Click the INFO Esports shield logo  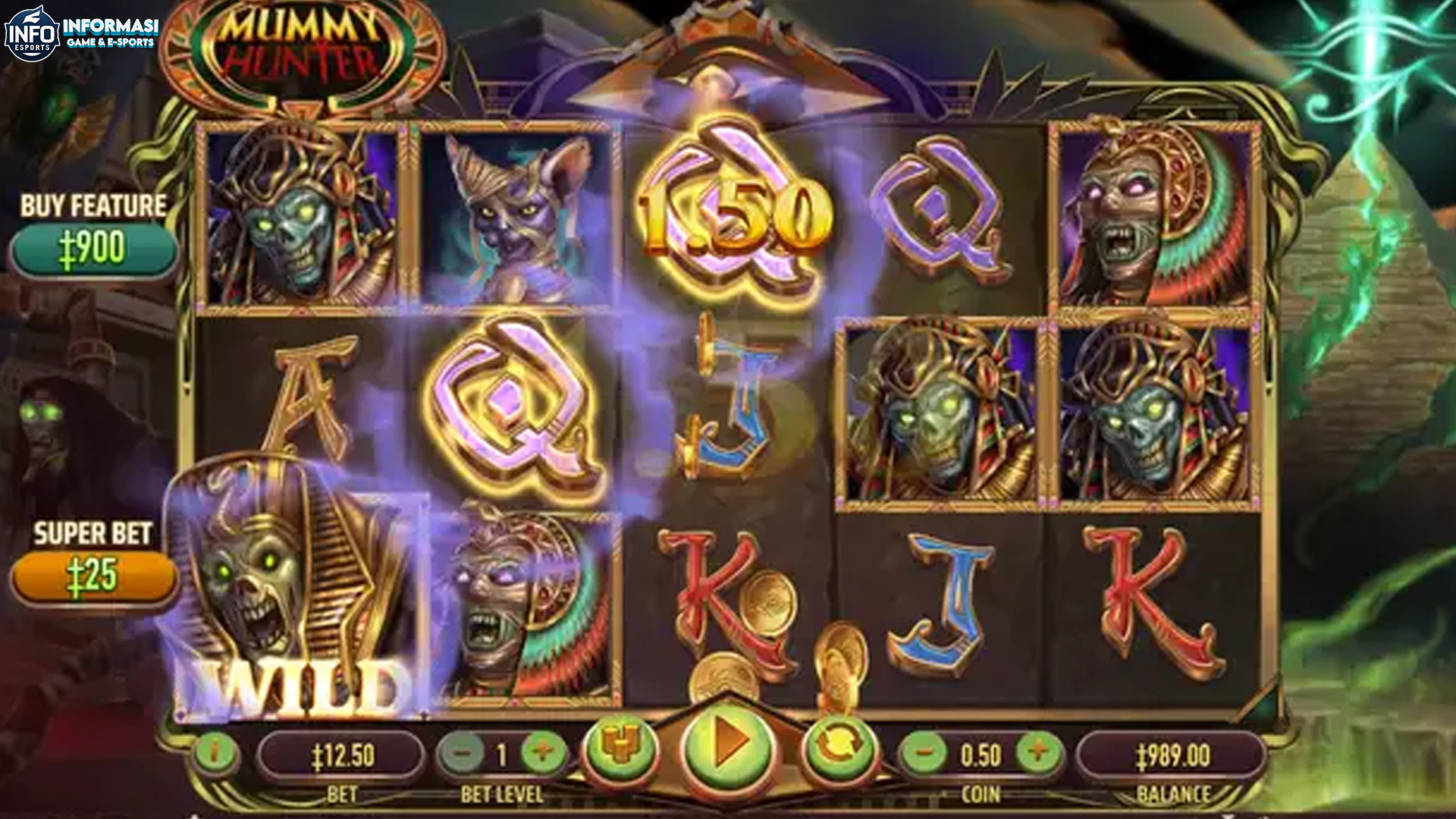pos(30,30)
